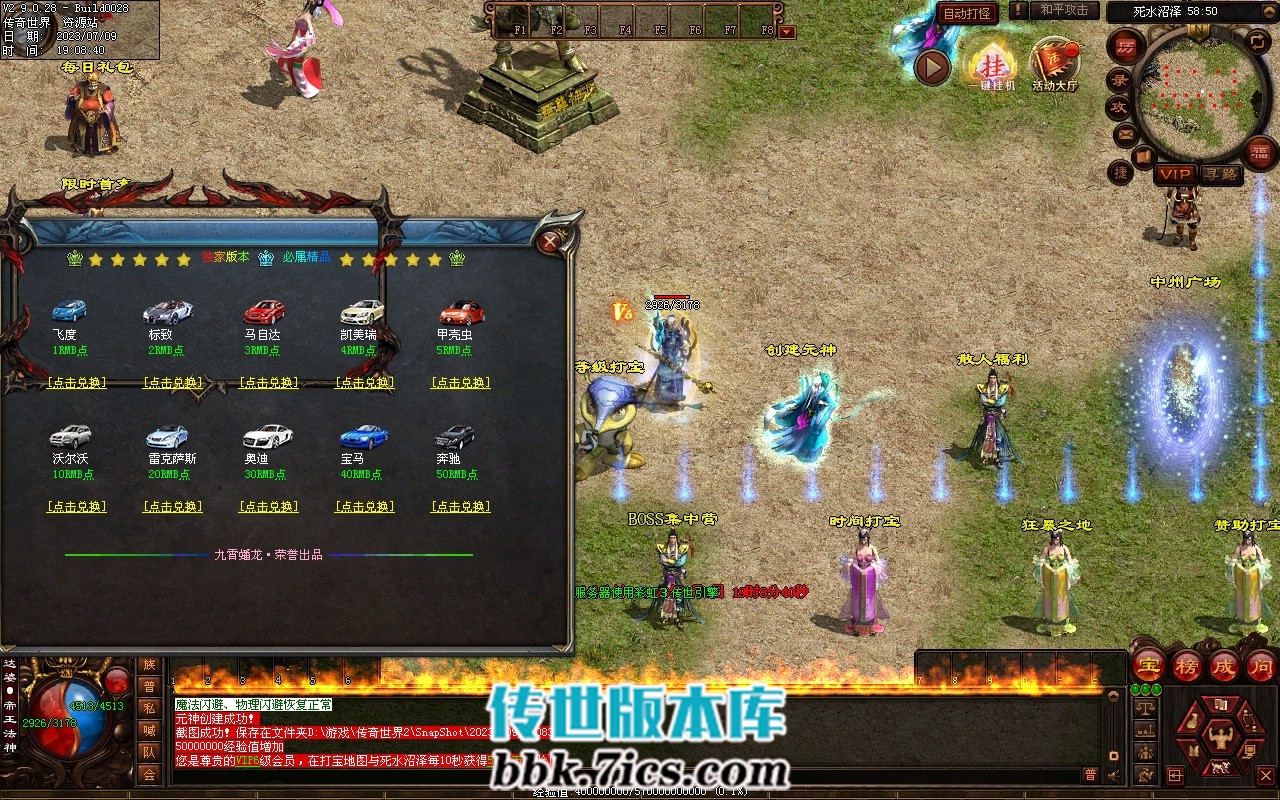The width and height of the screenshot is (1280, 800).
Task: Redeem the 飞度 car for 1 RMB点
Action: pyautogui.click(x=77, y=383)
